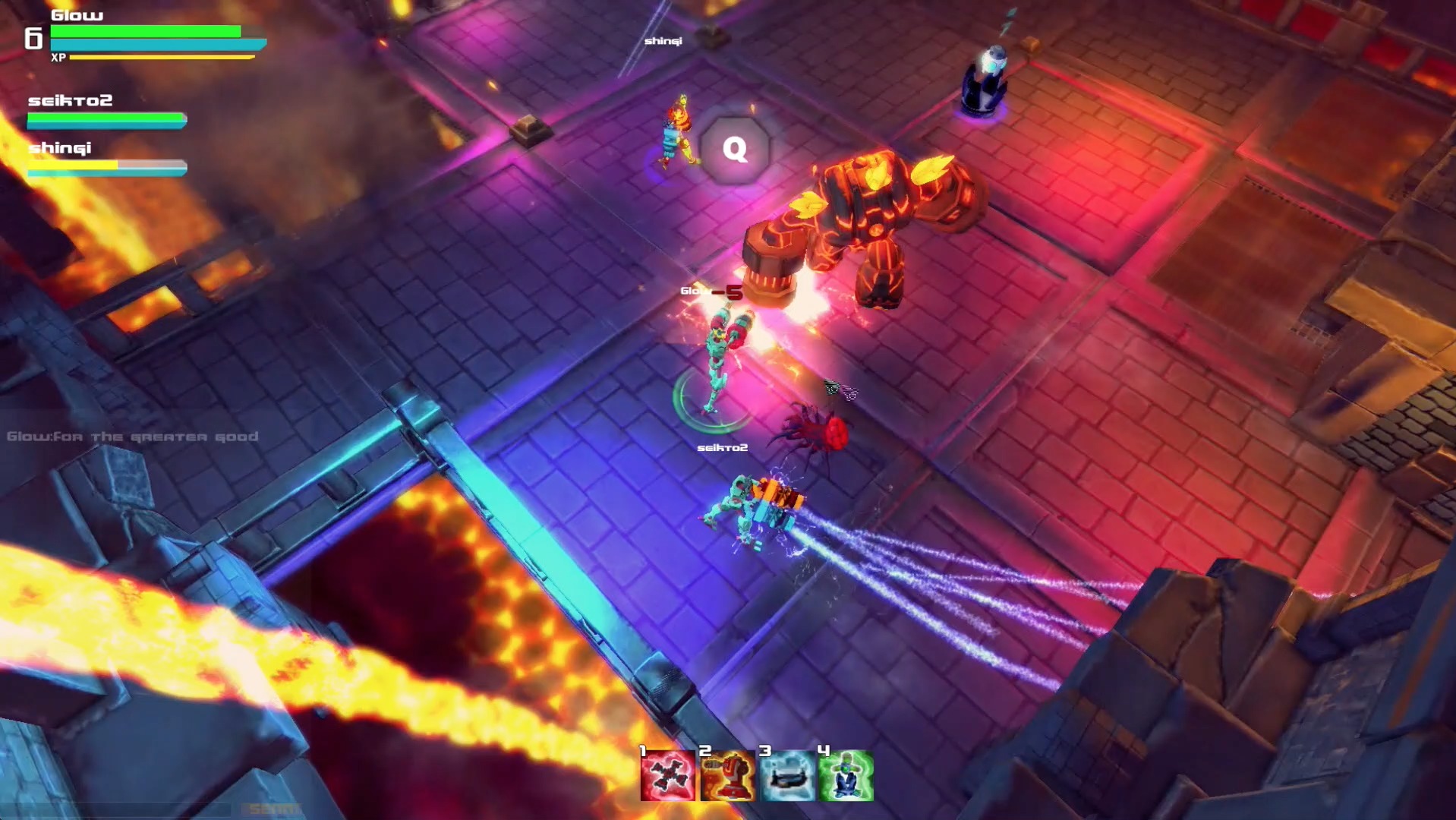This screenshot has height=820, width=1456.
Task: Activate ability 1, the red quad-turret skill
Action: pyautogui.click(x=667, y=774)
